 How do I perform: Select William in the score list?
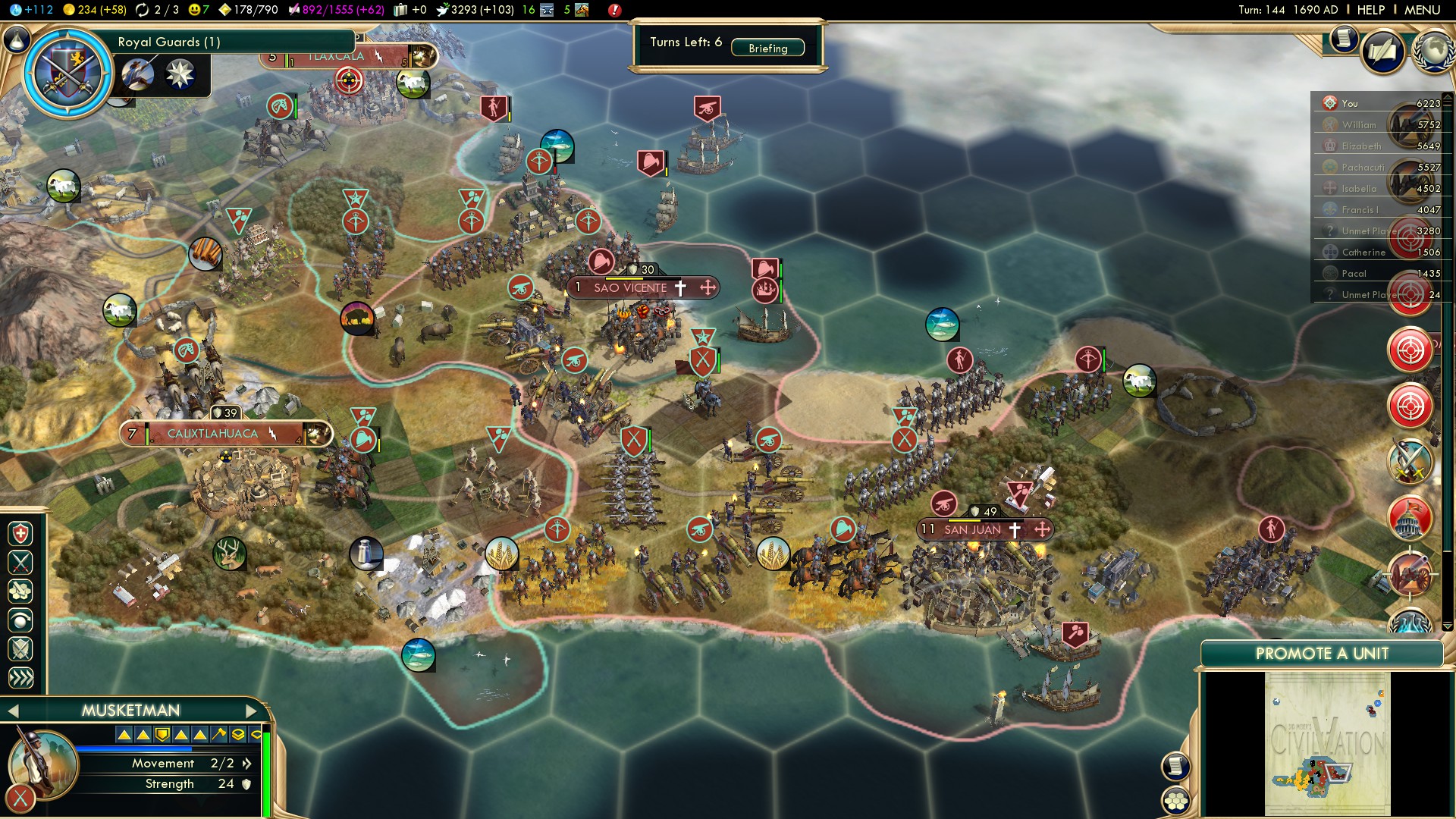[1359, 124]
